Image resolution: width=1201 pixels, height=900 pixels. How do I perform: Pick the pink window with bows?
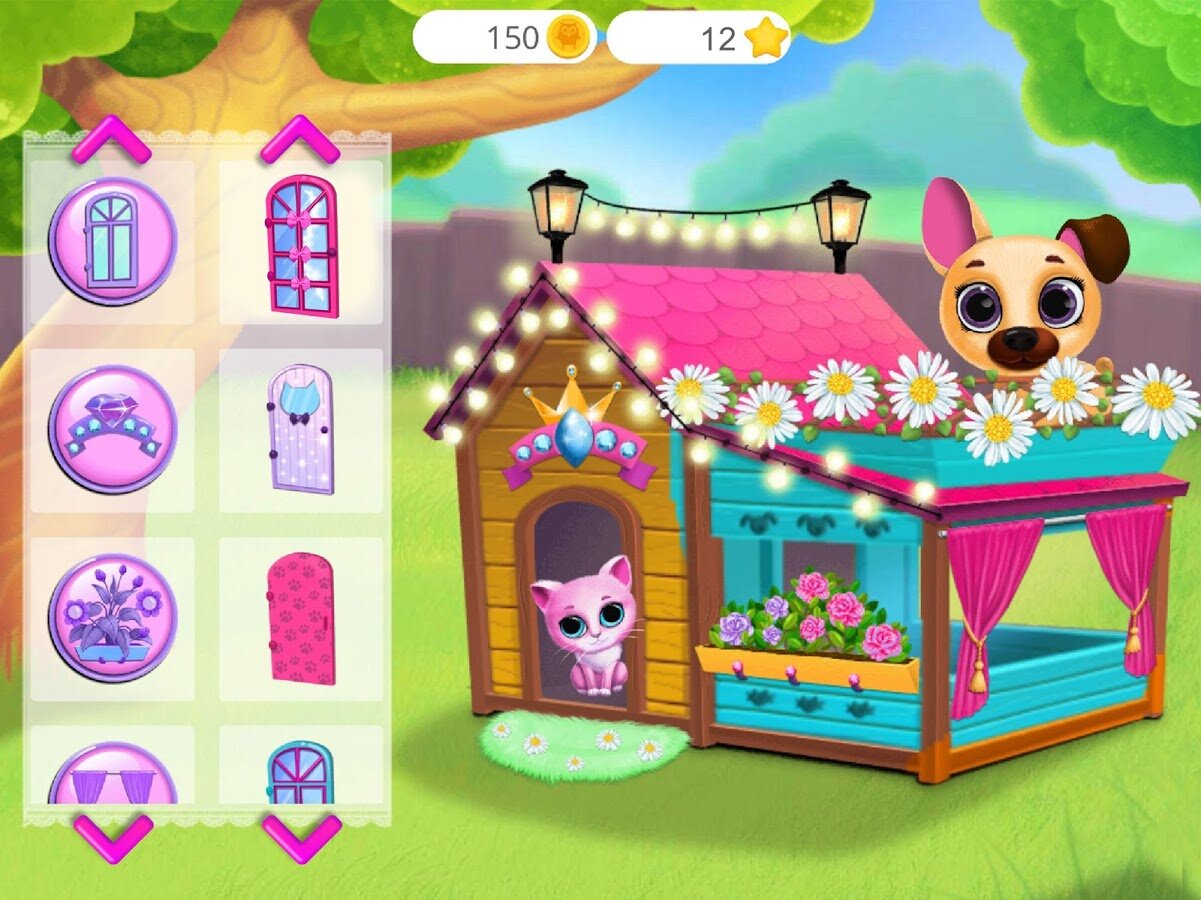coord(301,245)
